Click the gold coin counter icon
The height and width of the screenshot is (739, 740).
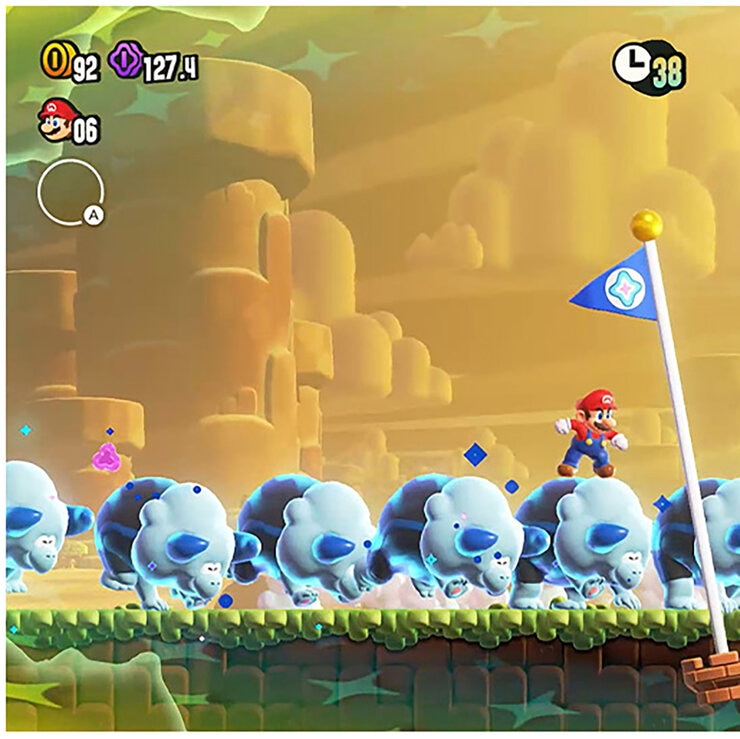tap(54, 64)
